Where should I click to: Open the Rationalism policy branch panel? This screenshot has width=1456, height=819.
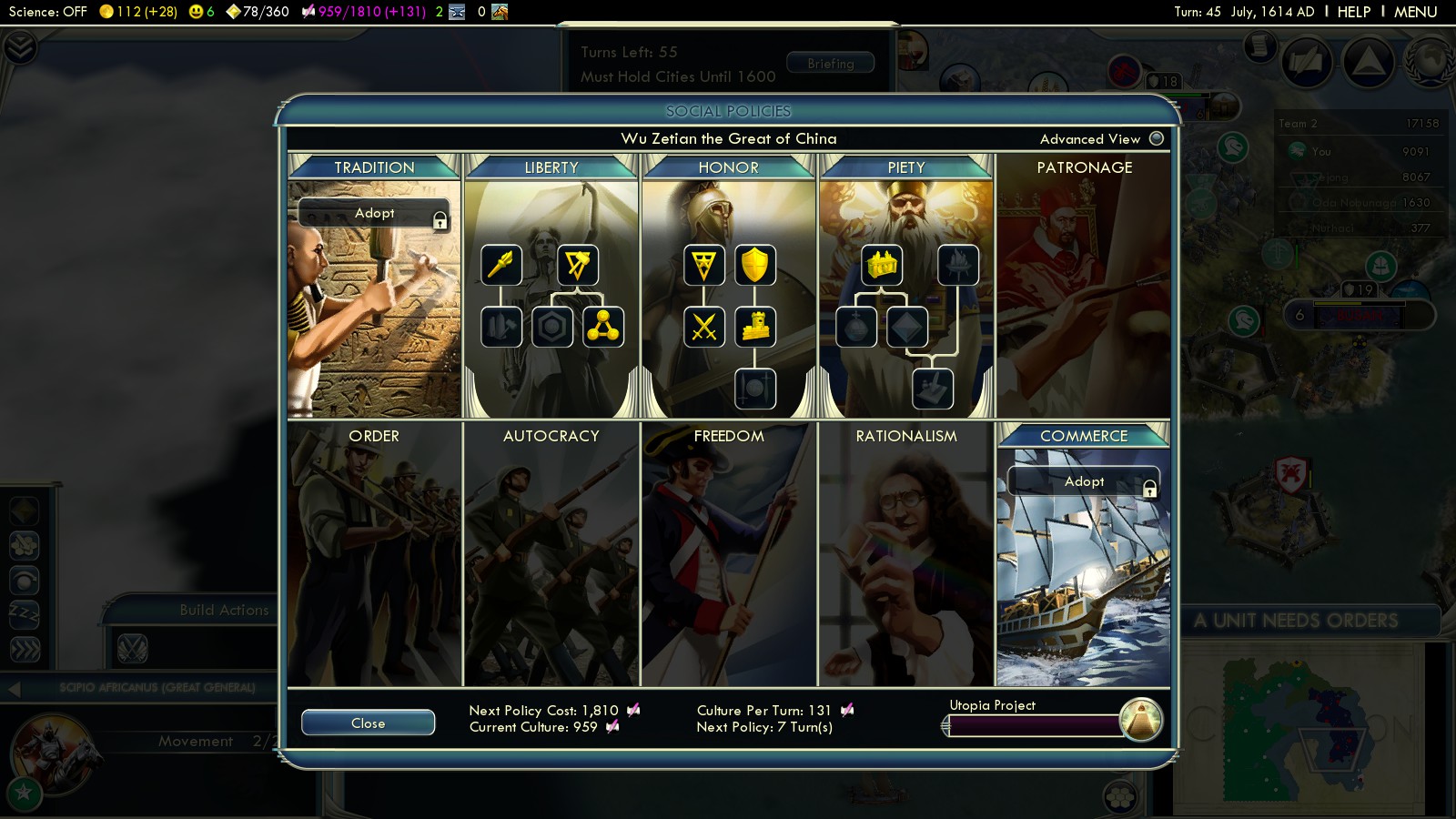click(x=906, y=555)
